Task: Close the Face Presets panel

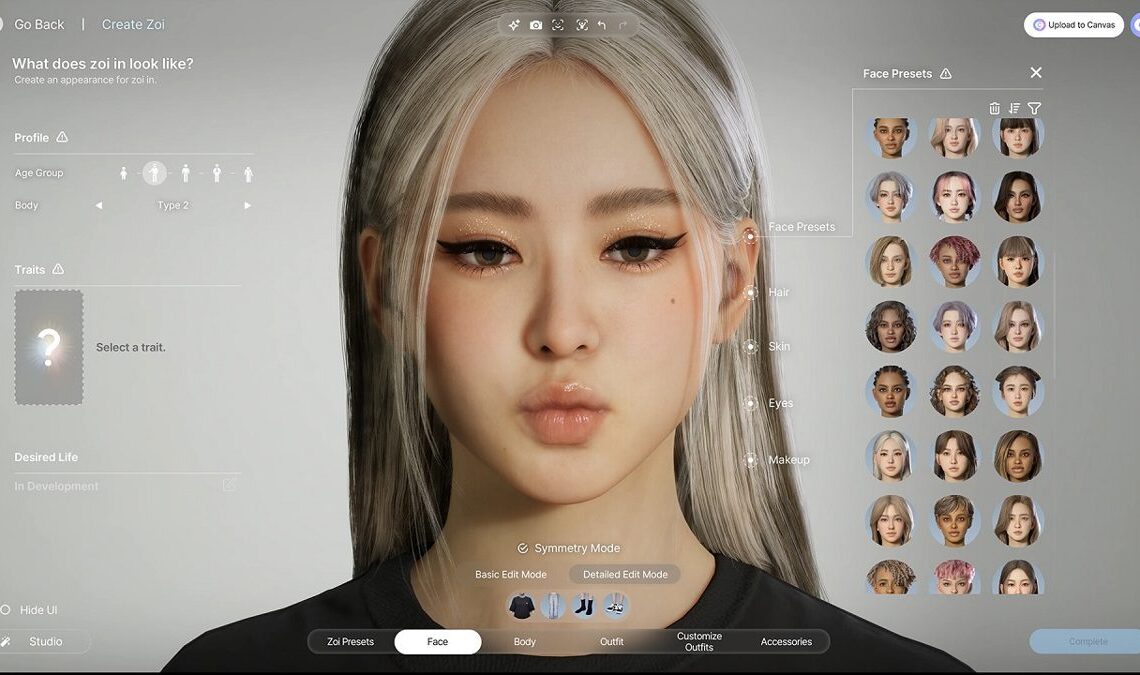Action: [1036, 72]
